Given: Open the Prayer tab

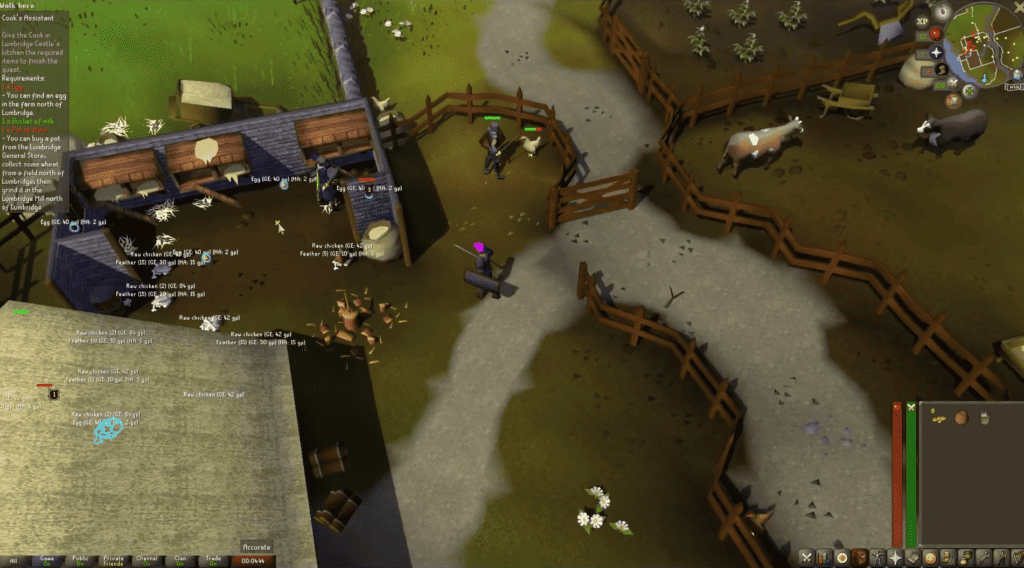Looking at the screenshot, I should point(896,557).
